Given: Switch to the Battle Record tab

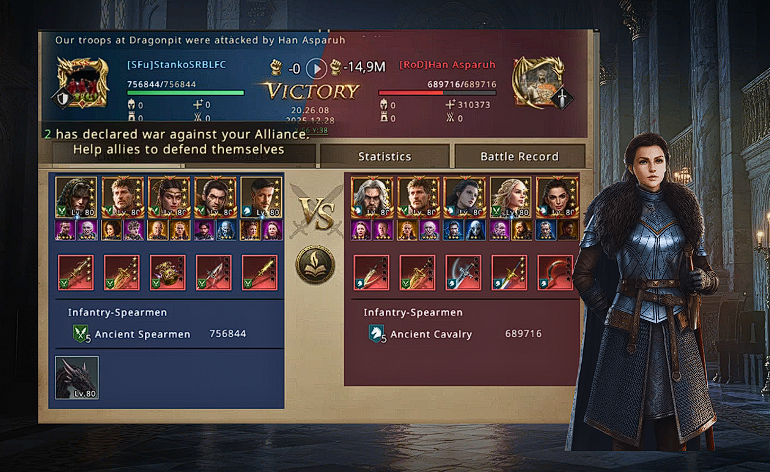Looking at the screenshot, I should [x=519, y=156].
